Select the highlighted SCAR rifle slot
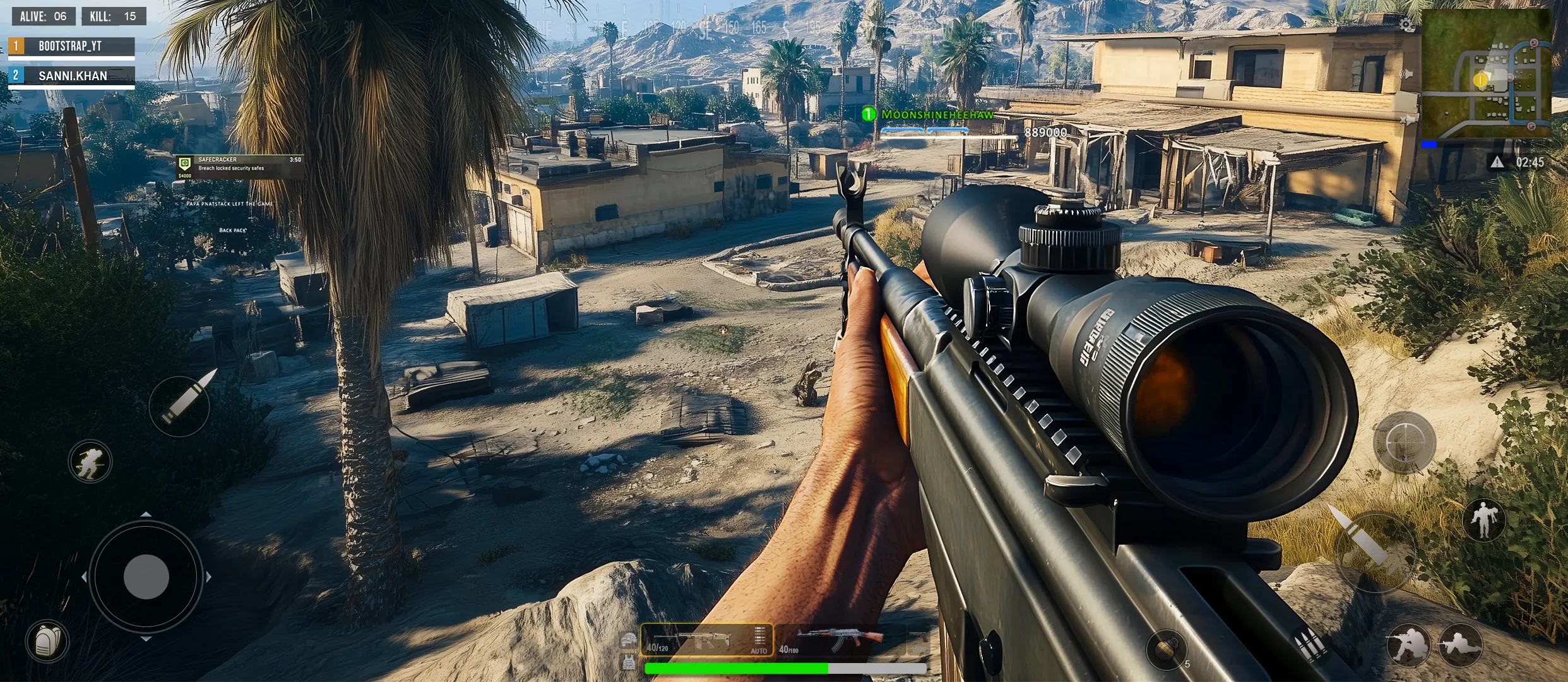1568x682 pixels. tap(706, 640)
